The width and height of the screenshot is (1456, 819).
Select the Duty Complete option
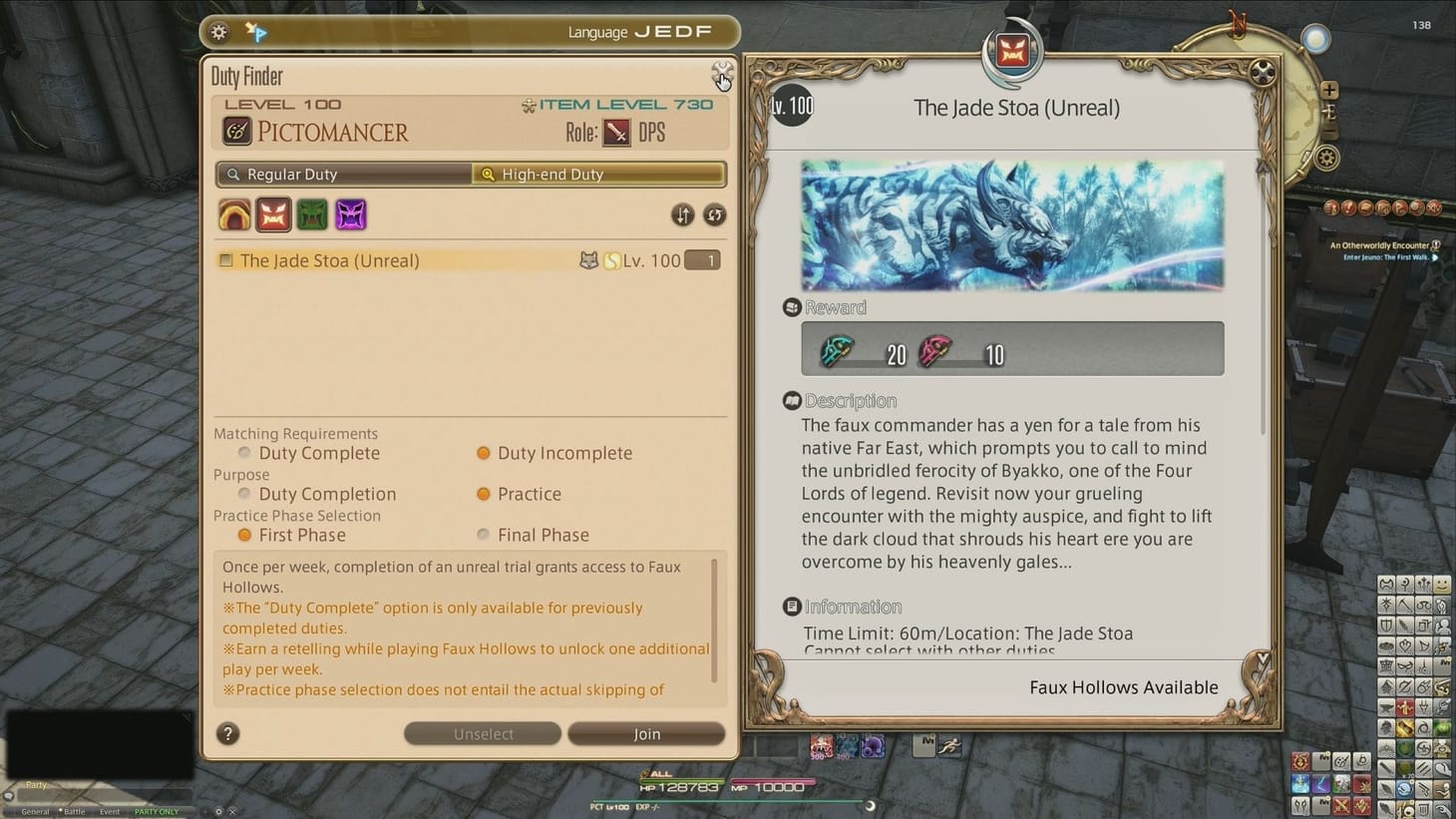(243, 453)
